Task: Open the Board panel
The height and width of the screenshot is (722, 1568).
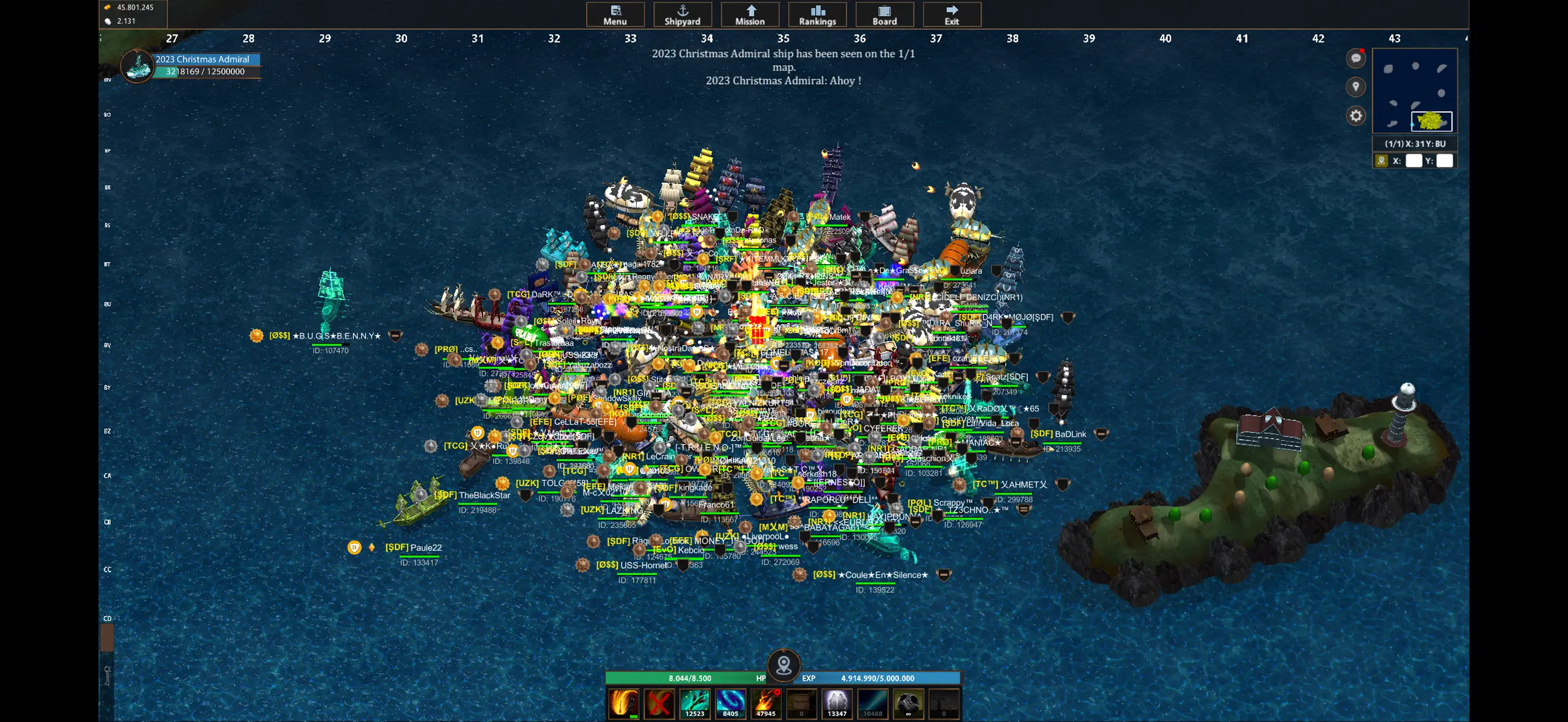Action: coord(885,14)
